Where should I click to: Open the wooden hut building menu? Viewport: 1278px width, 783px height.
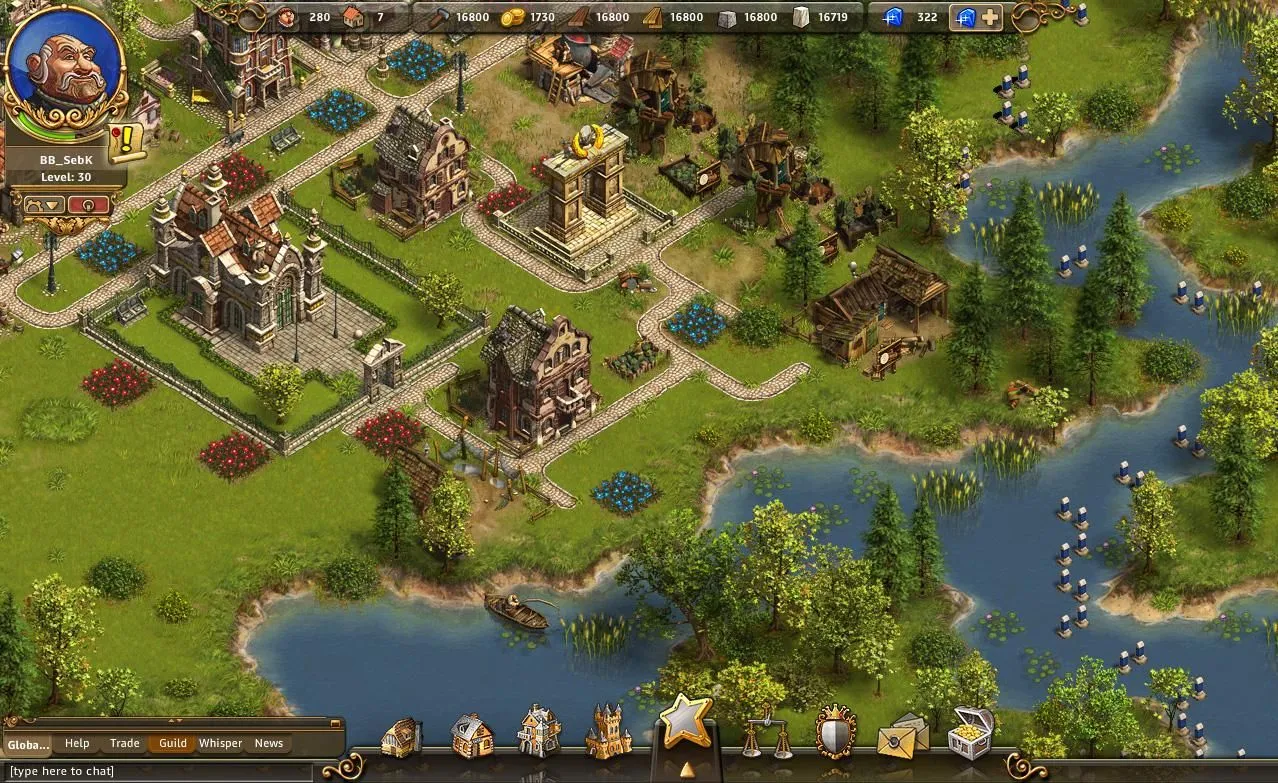pos(401,738)
